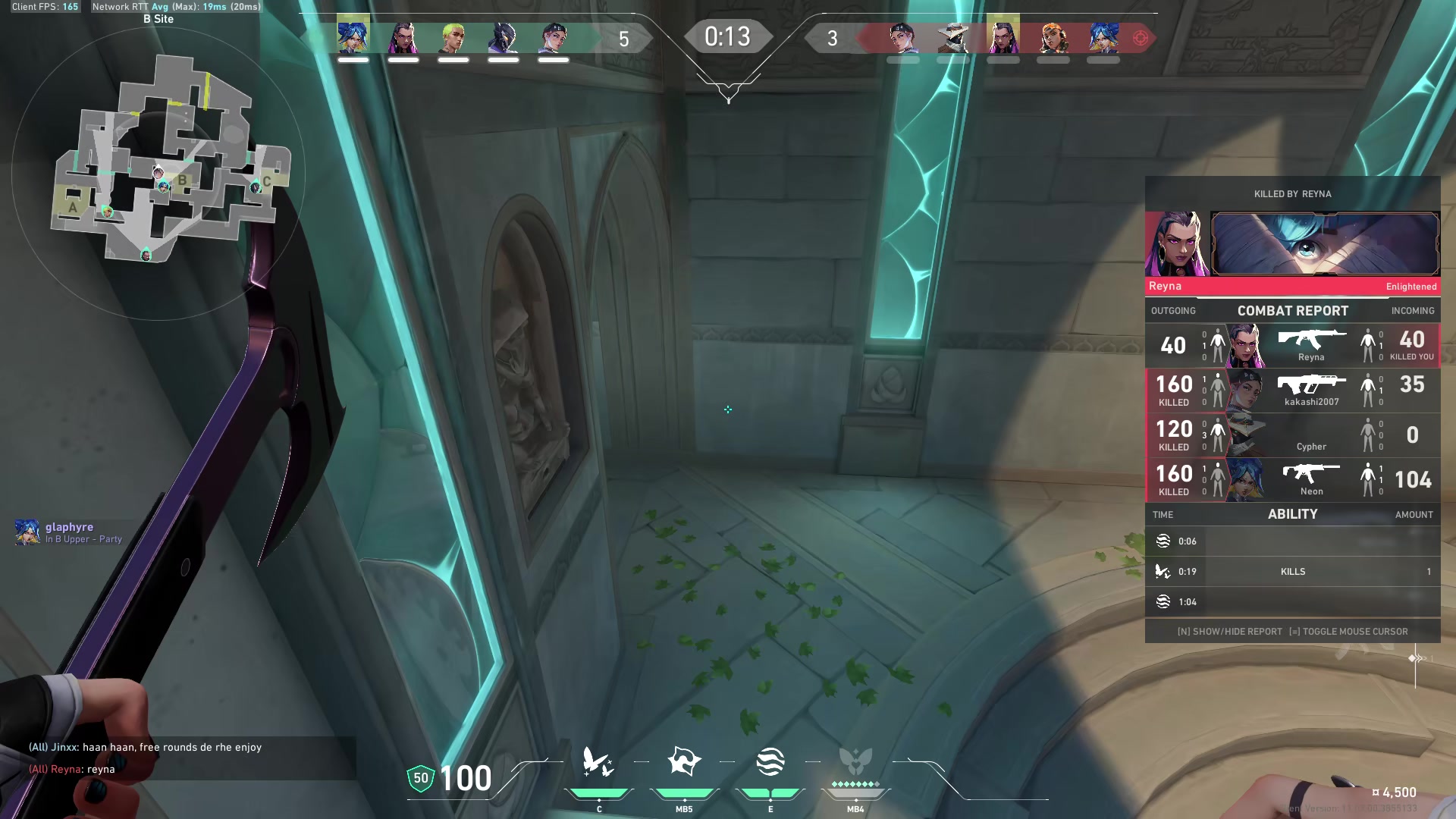Activate the C slot ability icon

[598, 763]
